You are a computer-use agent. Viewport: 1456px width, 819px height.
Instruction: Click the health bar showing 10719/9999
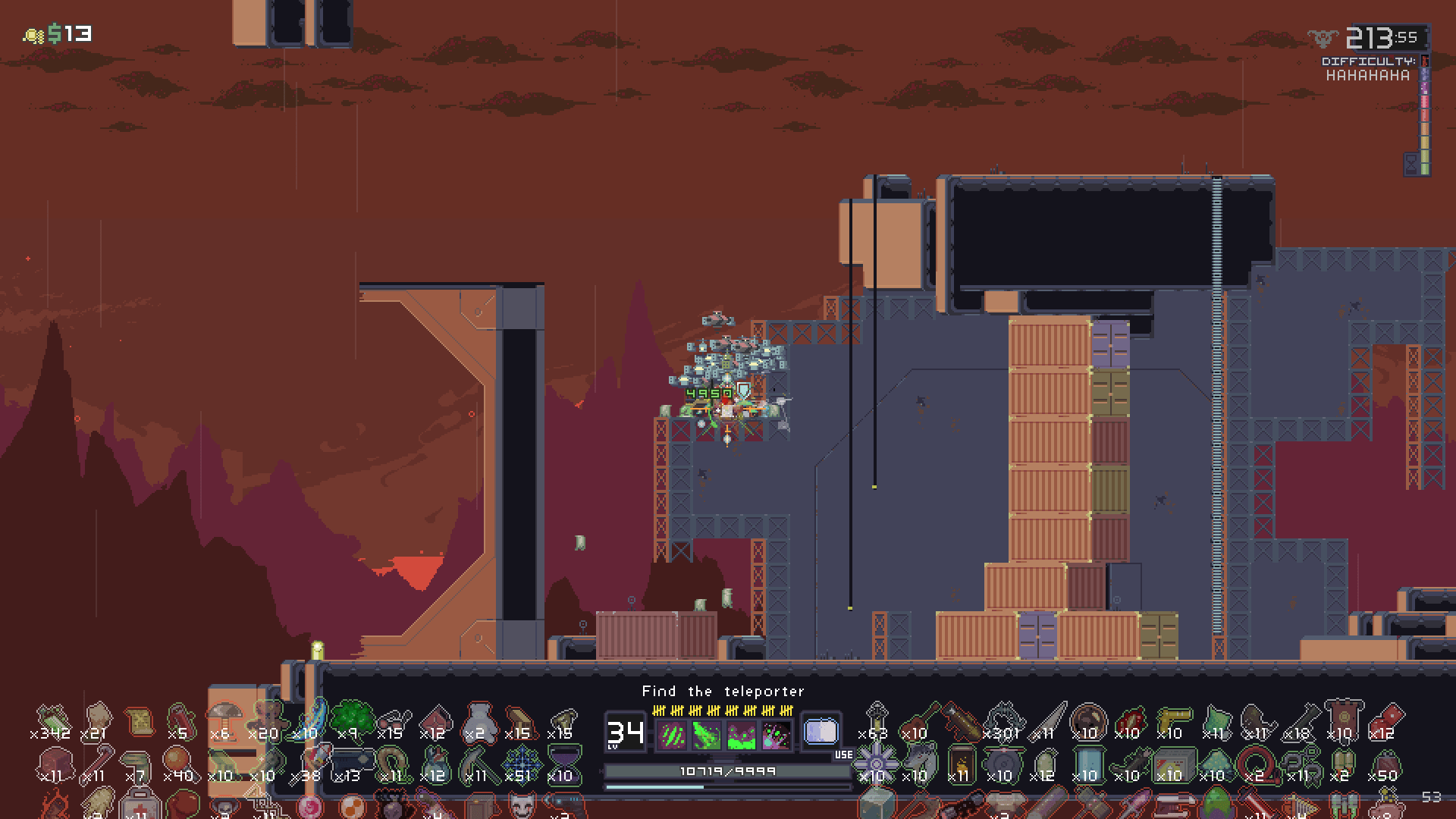pyautogui.click(x=728, y=770)
